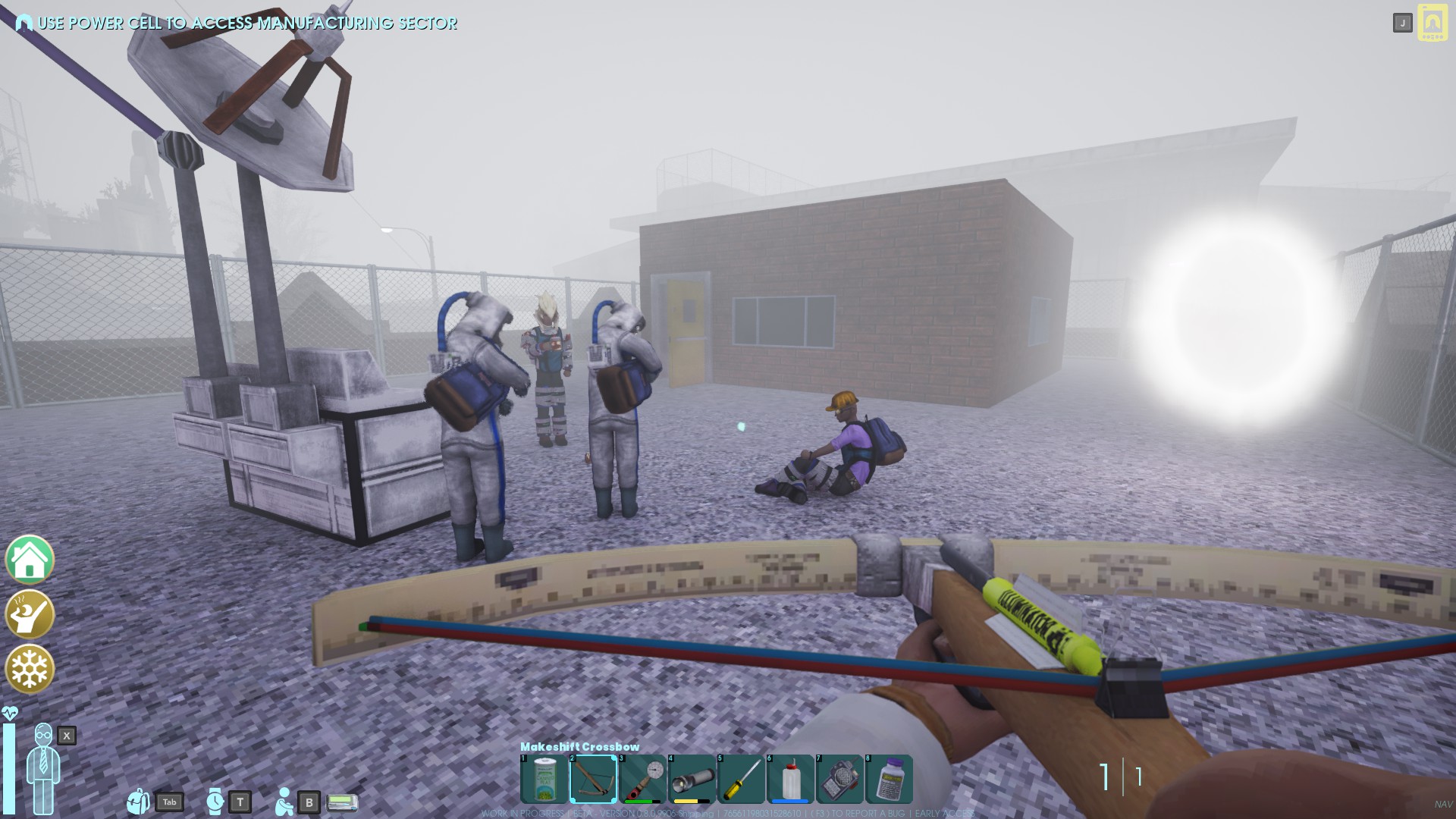This screenshot has width=1456, height=819.
Task: Inspect the snowflake cold status icon
Action: coord(30,669)
